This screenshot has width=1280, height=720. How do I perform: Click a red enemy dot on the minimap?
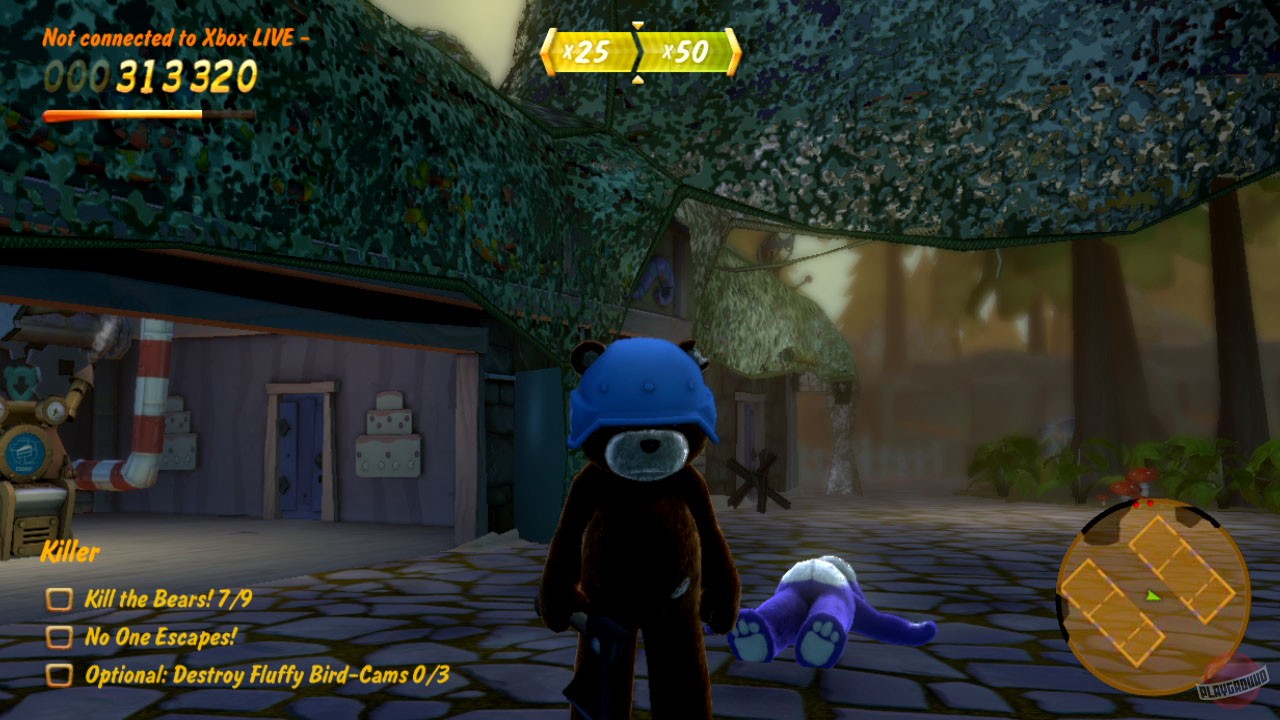point(1137,503)
